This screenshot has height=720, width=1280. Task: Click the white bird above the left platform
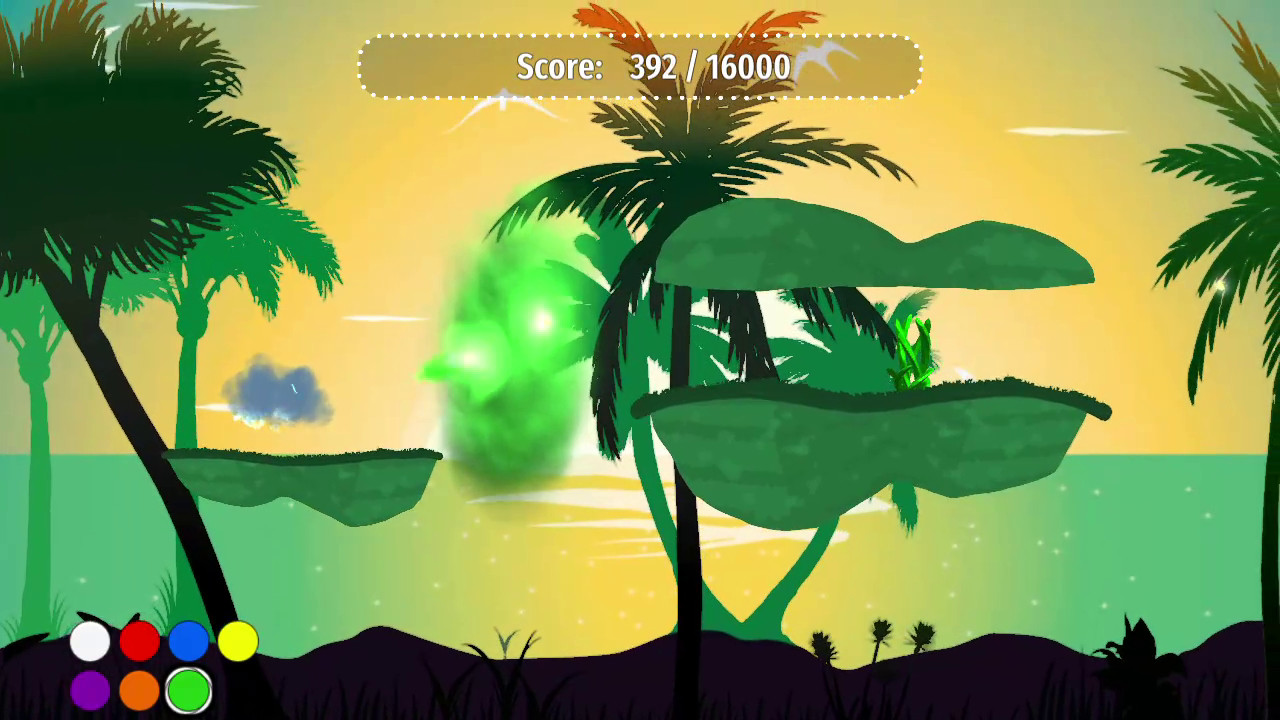tap(500, 100)
